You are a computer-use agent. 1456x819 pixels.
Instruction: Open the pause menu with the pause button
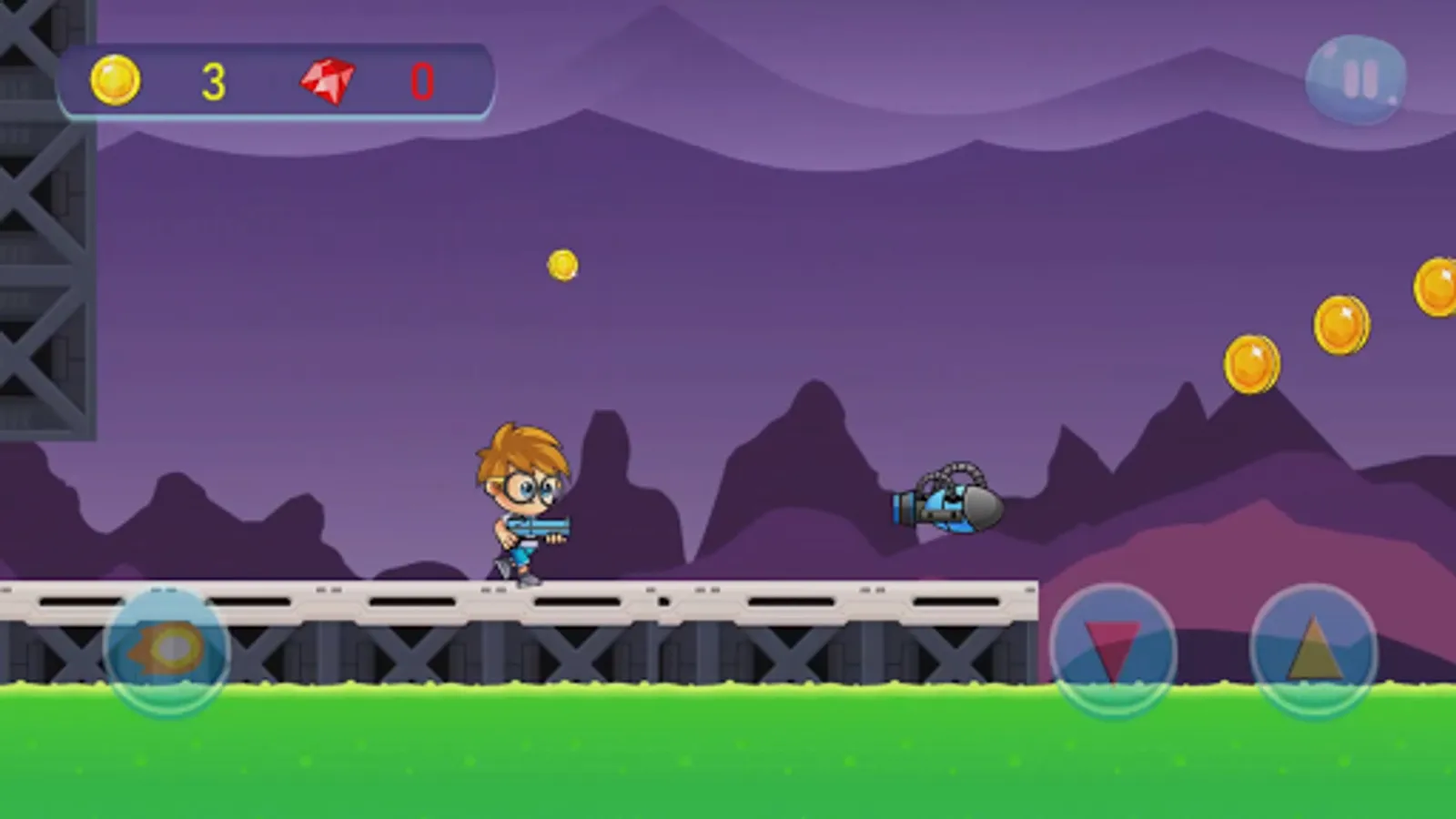click(x=1356, y=80)
